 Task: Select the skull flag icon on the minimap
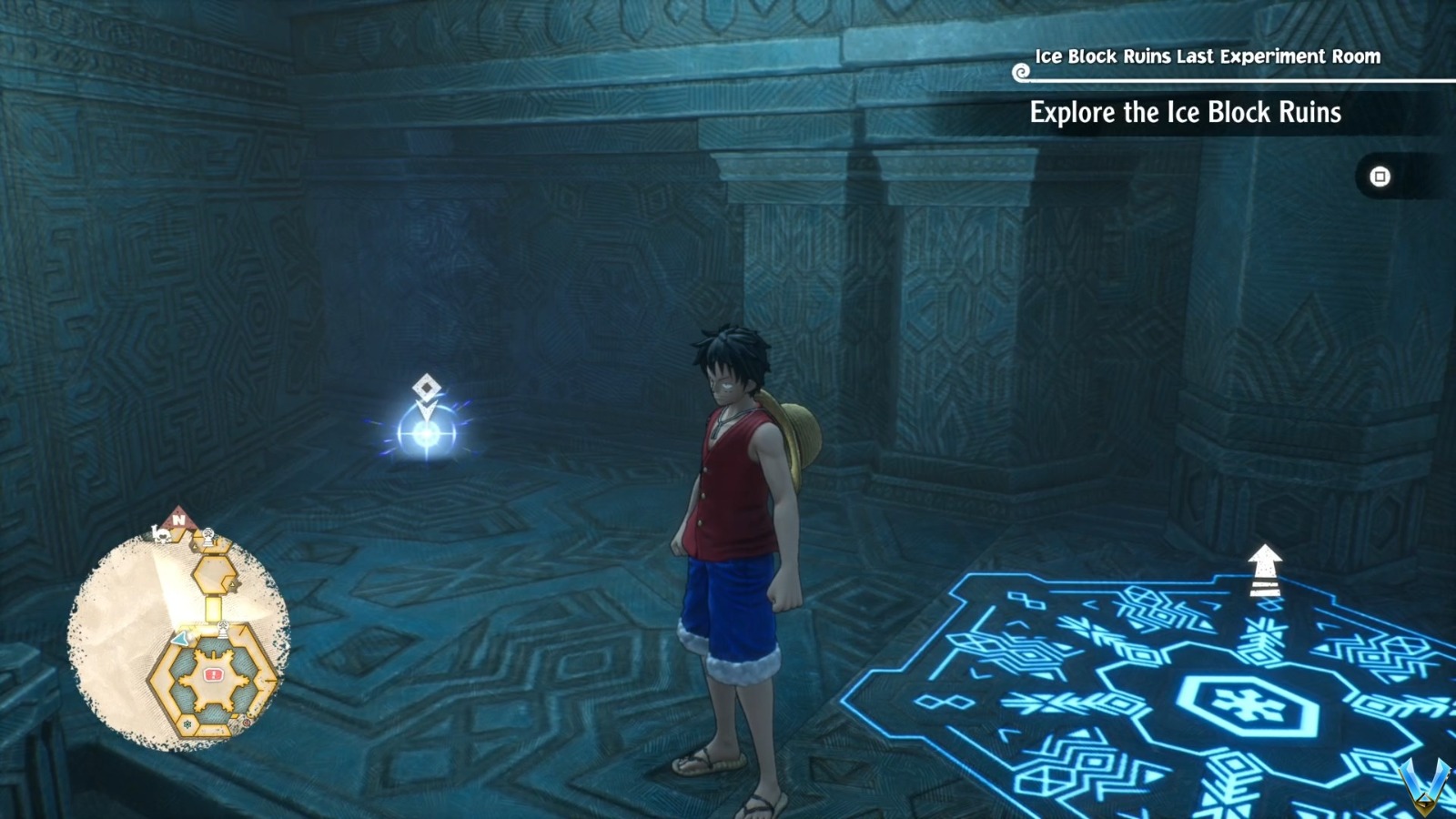[x=163, y=535]
